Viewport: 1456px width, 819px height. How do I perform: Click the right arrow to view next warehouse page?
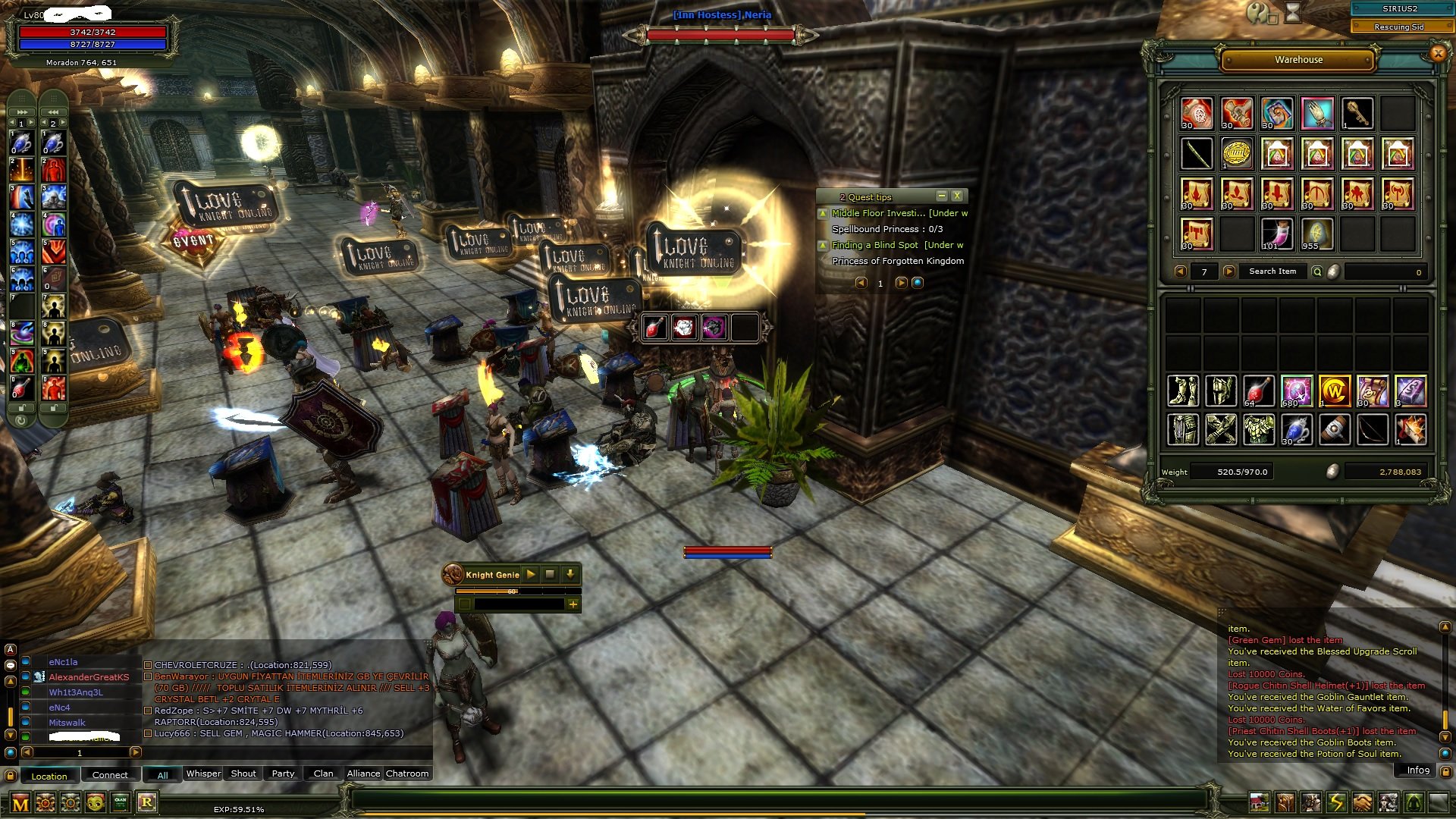(x=1230, y=271)
